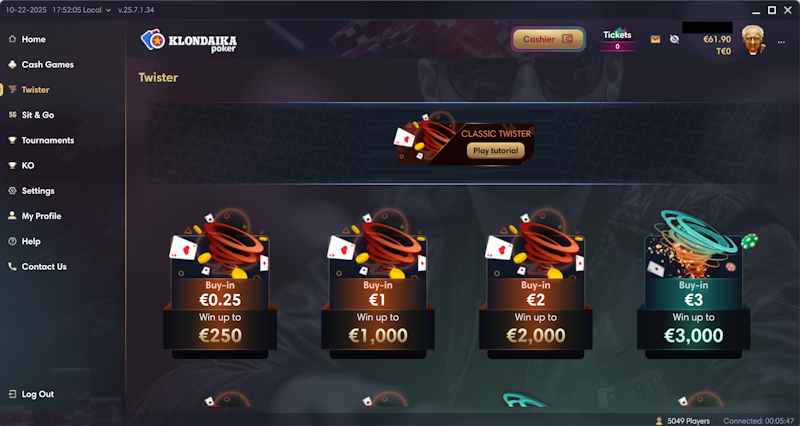Open the Cashier
Viewport: 800px width, 426px height.
[548, 39]
